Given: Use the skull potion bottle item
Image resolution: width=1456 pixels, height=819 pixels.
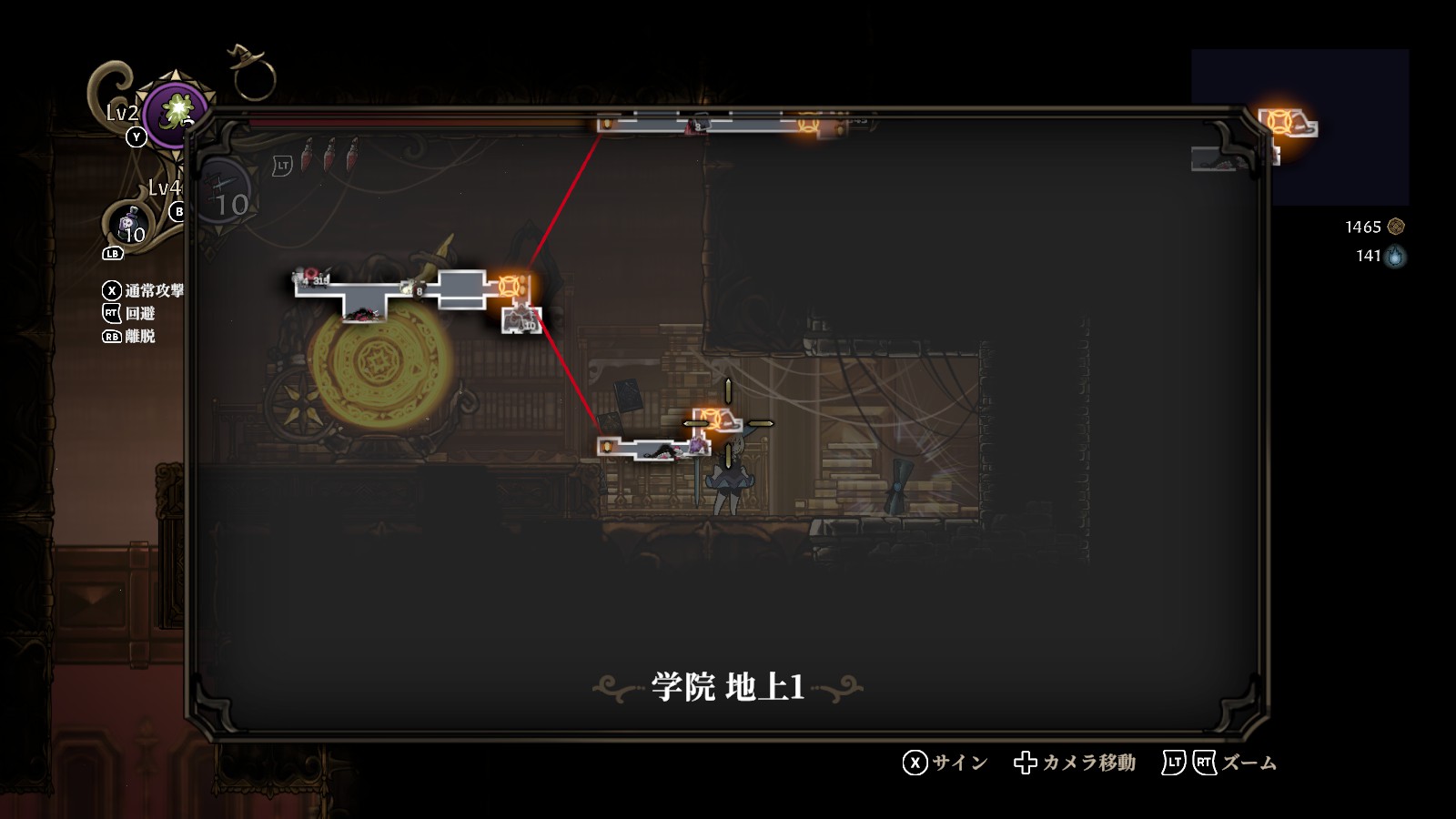Looking at the screenshot, I should 128,224.
